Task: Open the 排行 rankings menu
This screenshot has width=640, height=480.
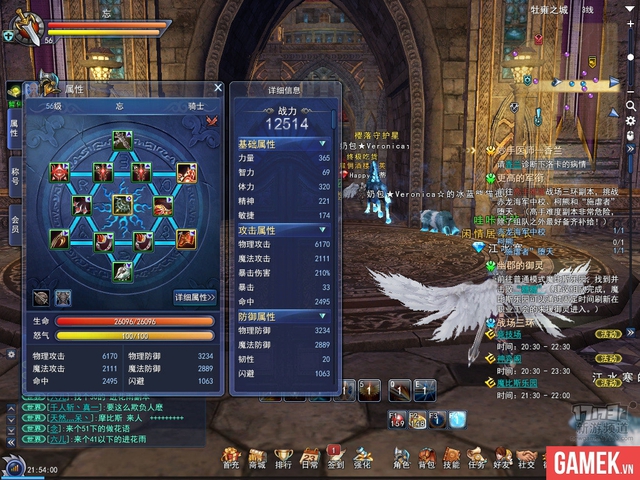Action: click(283, 459)
